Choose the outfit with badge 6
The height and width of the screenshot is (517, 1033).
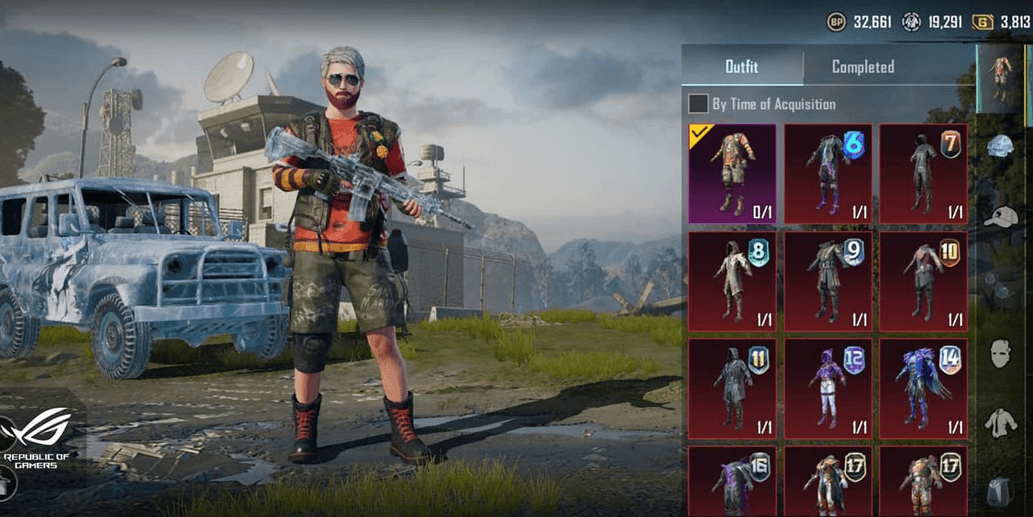828,174
